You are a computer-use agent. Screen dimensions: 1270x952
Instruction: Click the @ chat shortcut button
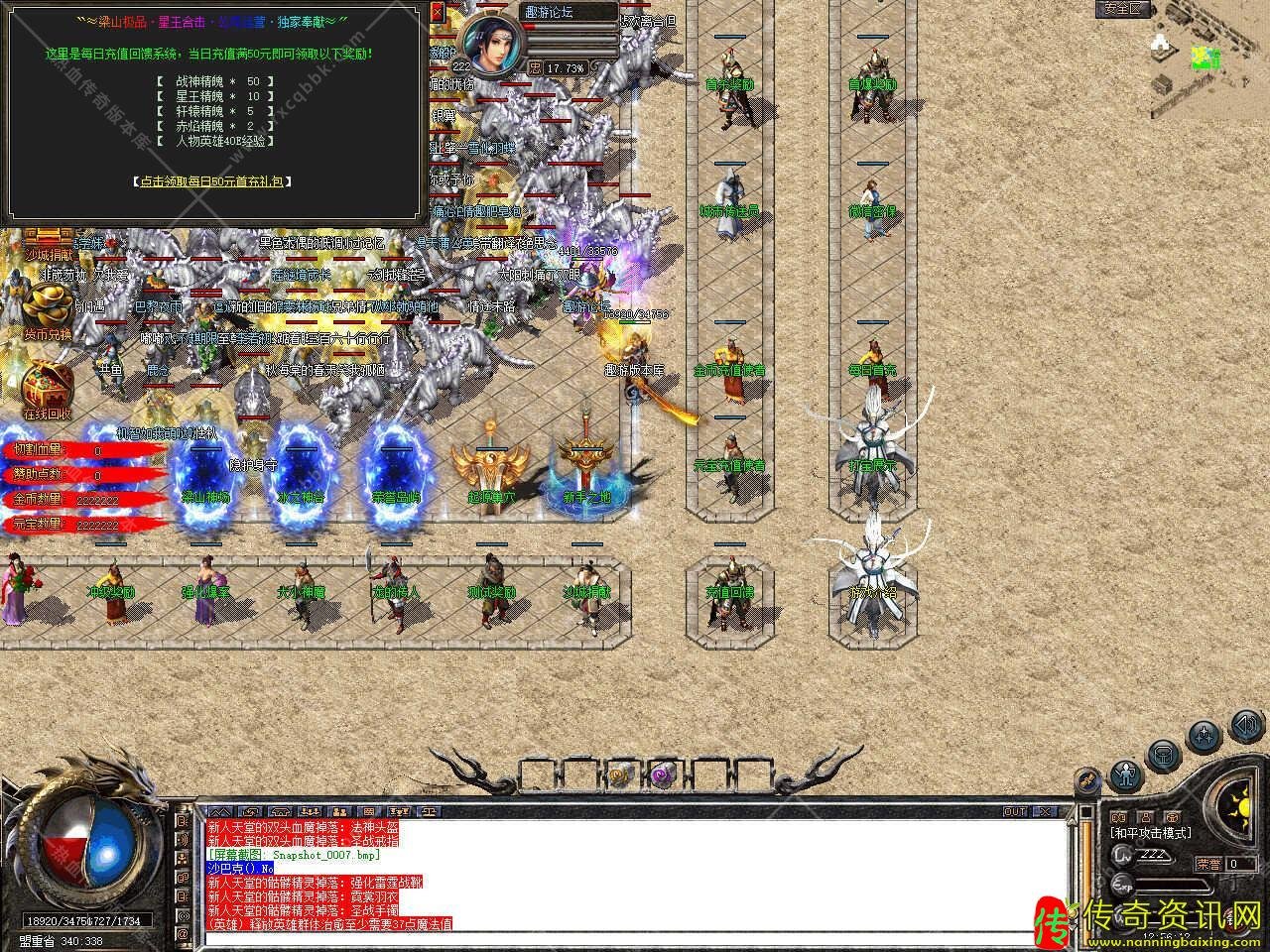click(183, 934)
